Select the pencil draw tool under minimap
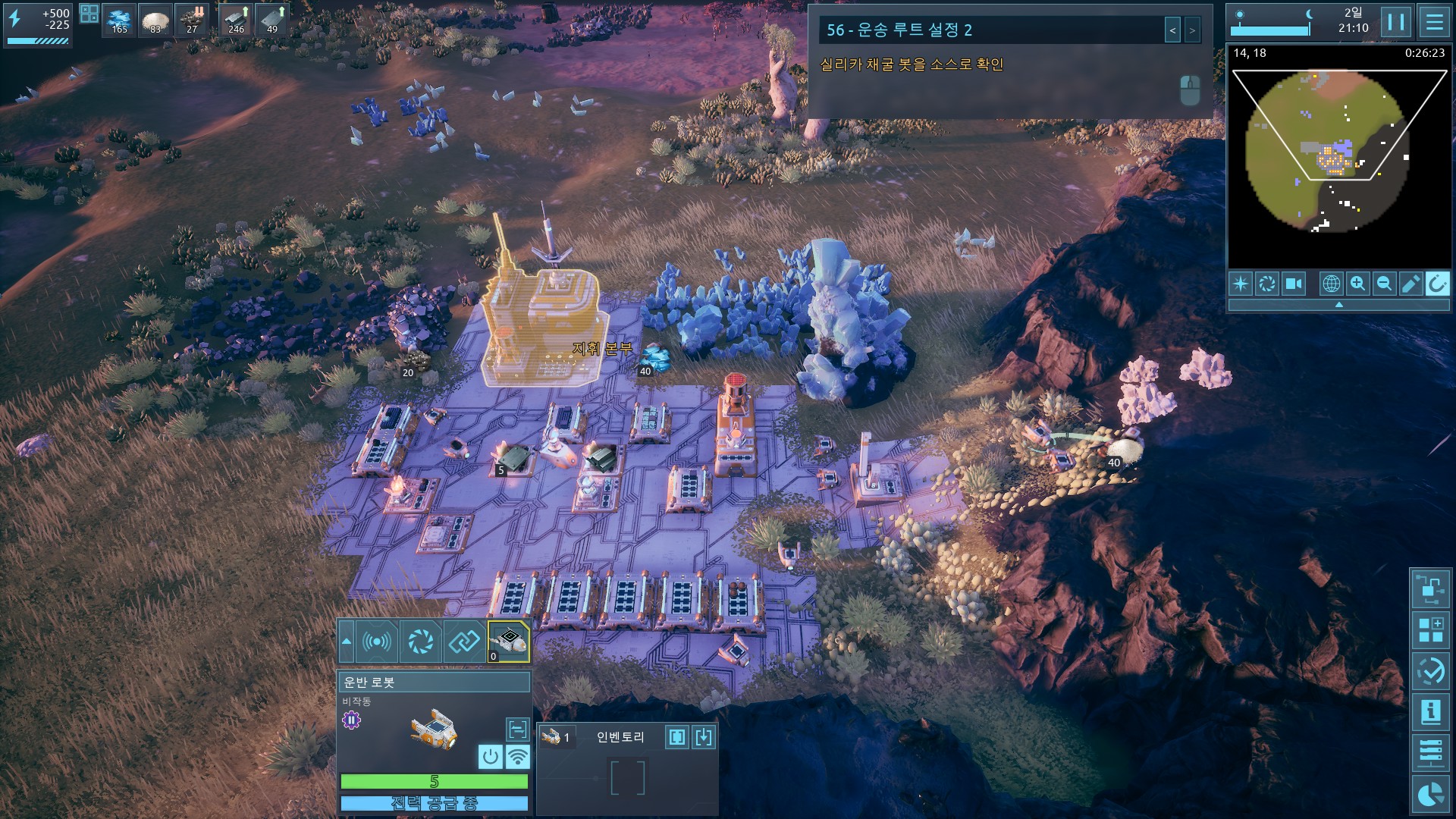The height and width of the screenshot is (819, 1456). (1410, 284)
